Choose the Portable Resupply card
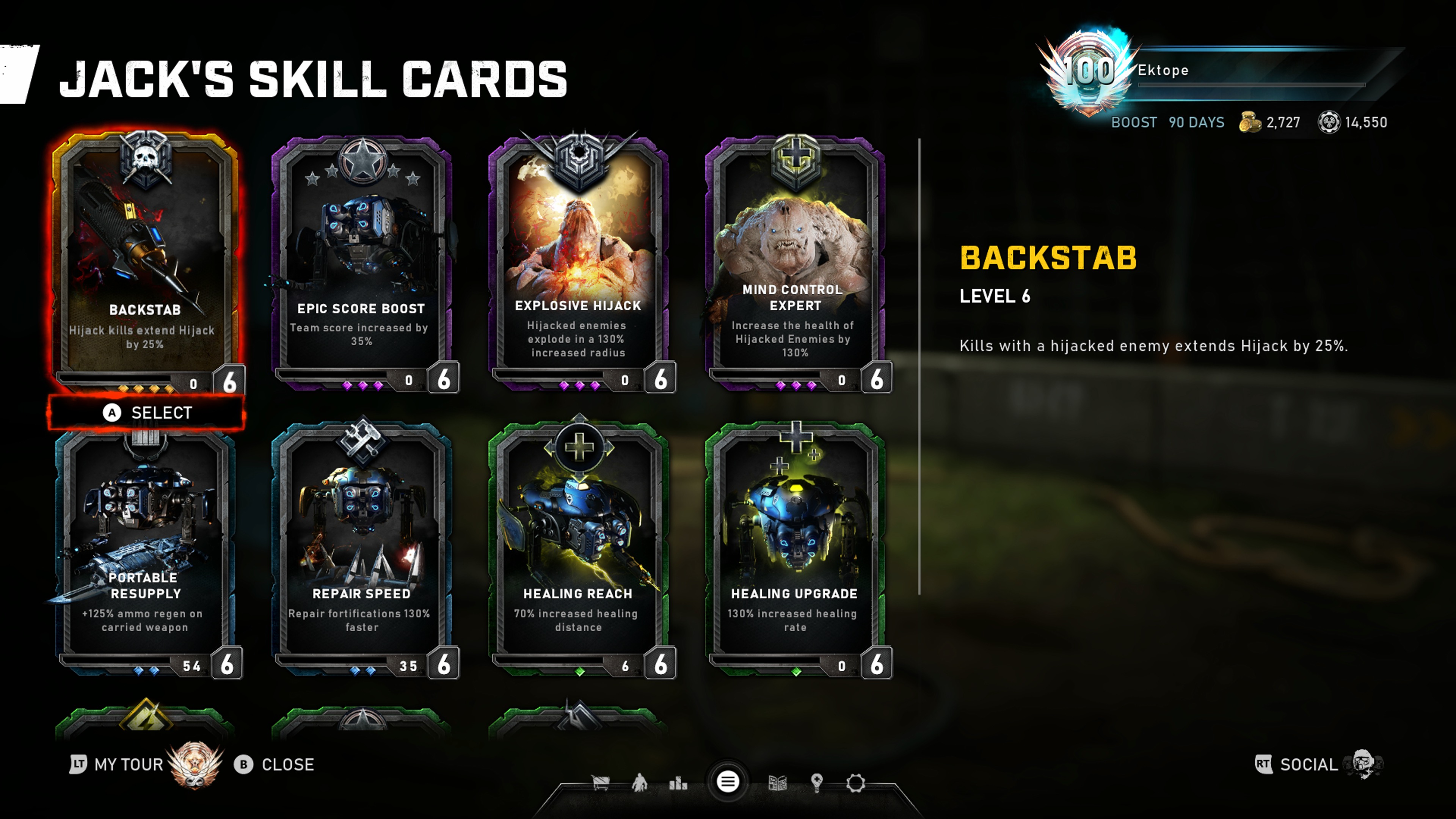 [145, 548]
